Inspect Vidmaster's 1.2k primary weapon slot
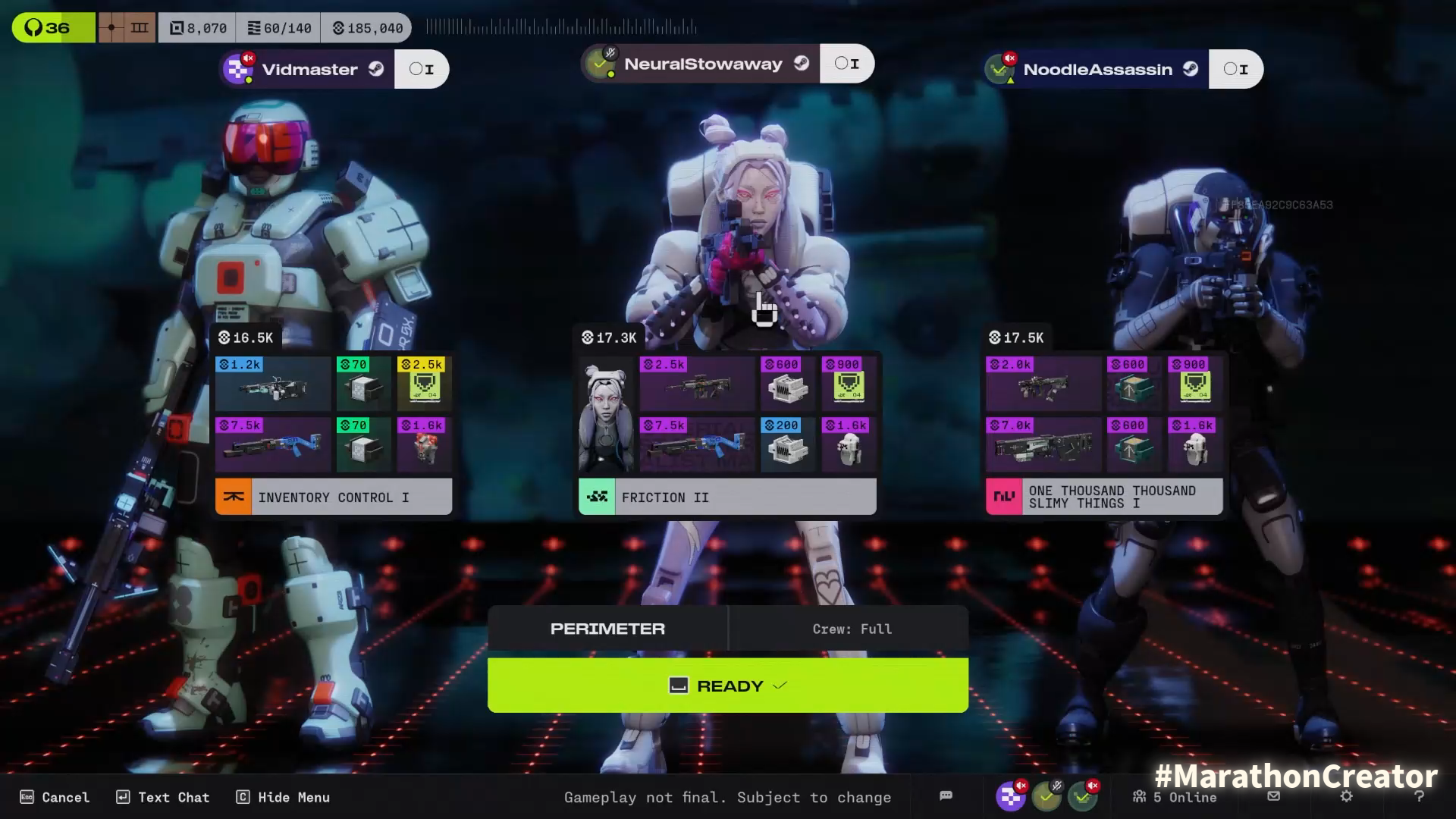 pos(273,384)
